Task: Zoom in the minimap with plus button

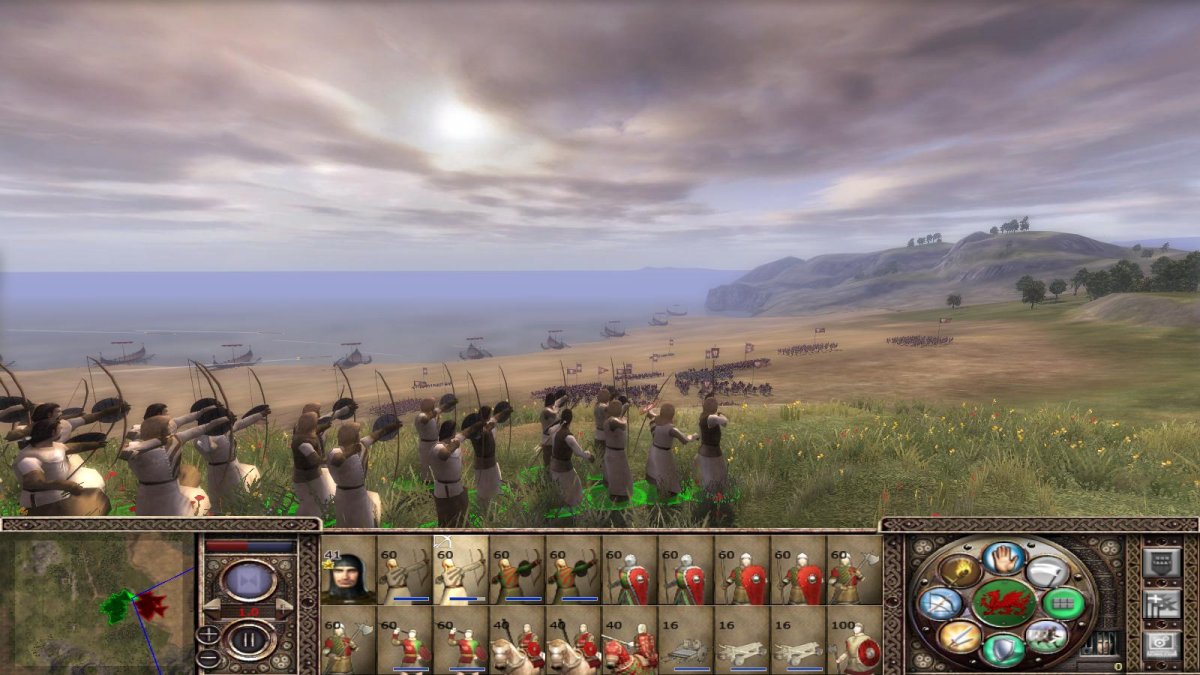Action: click(x=209, y=634)
